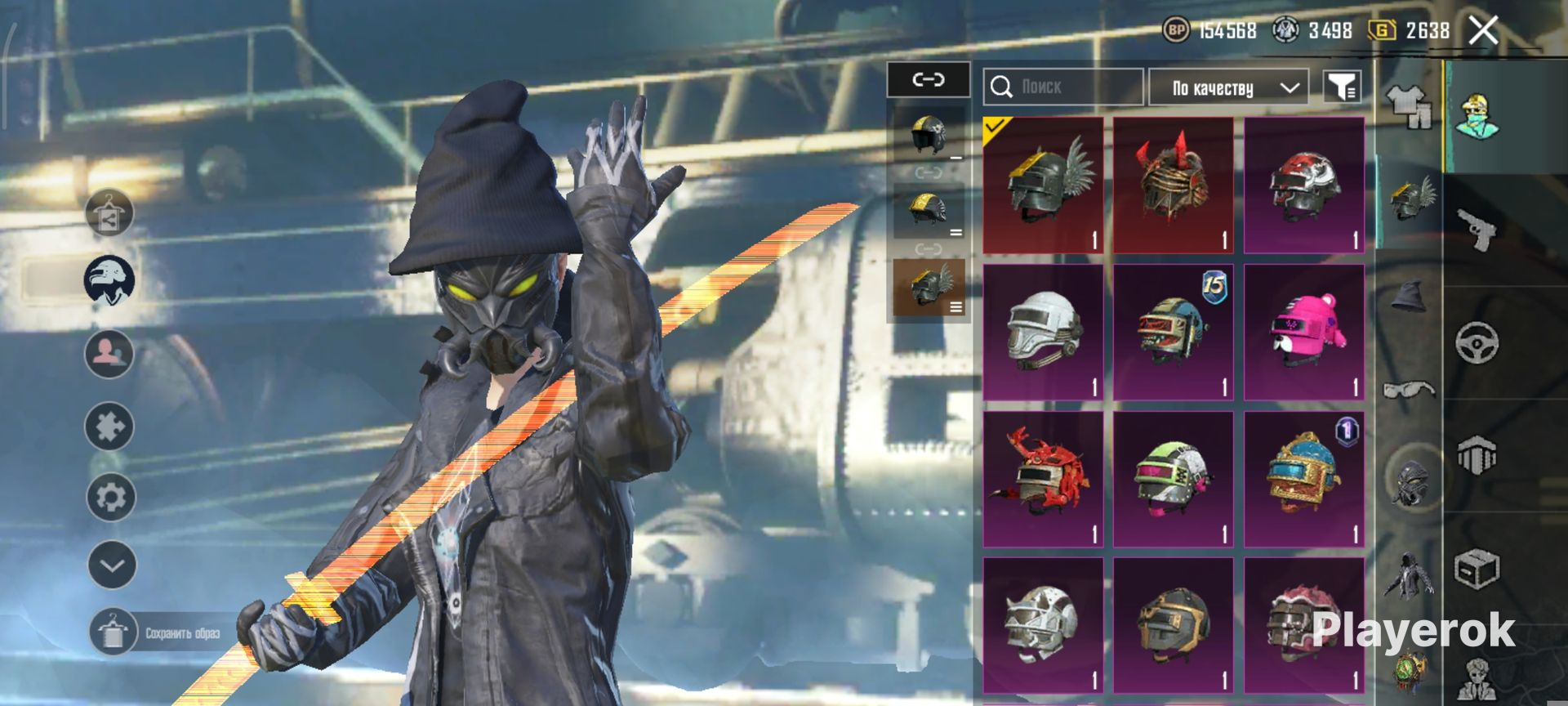This screenshot has height=706, width=1568.
Task: Choose the red horned helmet
Action: coord(1173,185)
